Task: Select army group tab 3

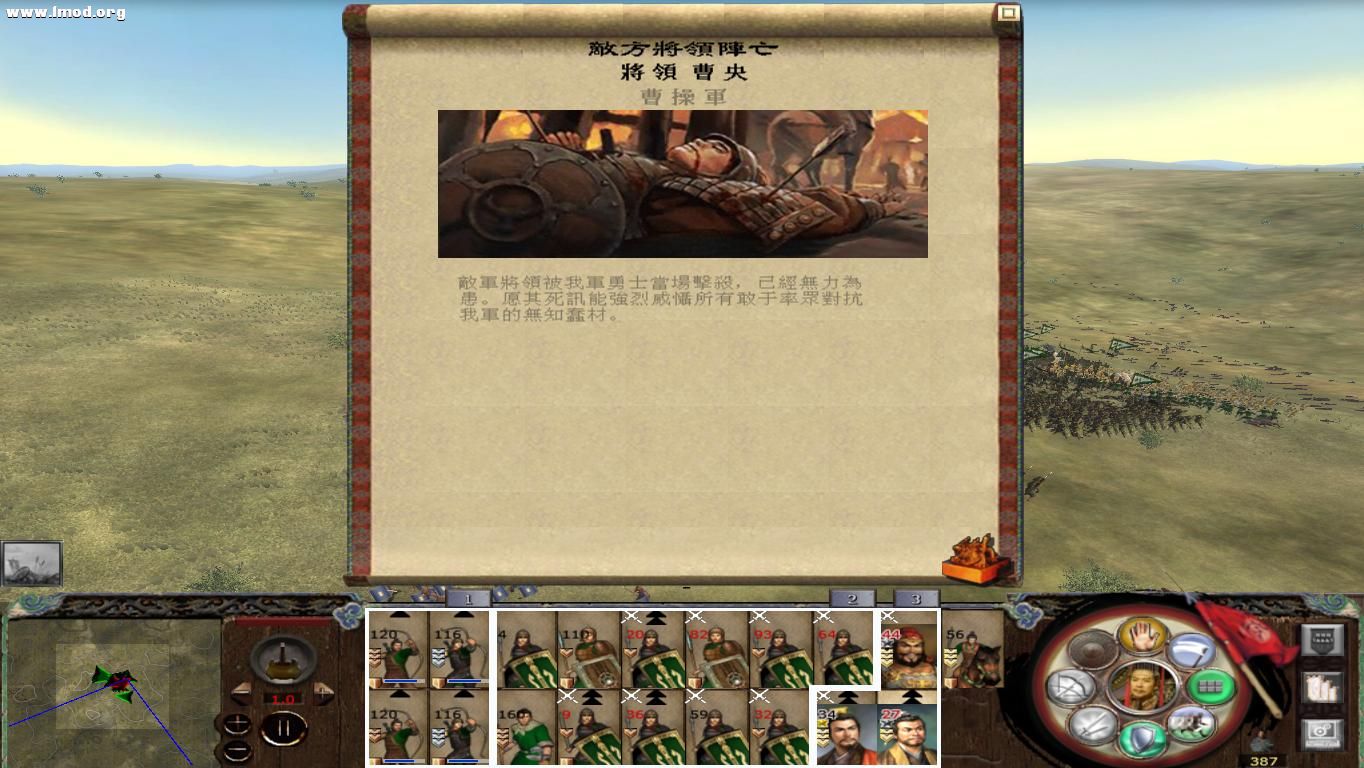Action: 915,598
